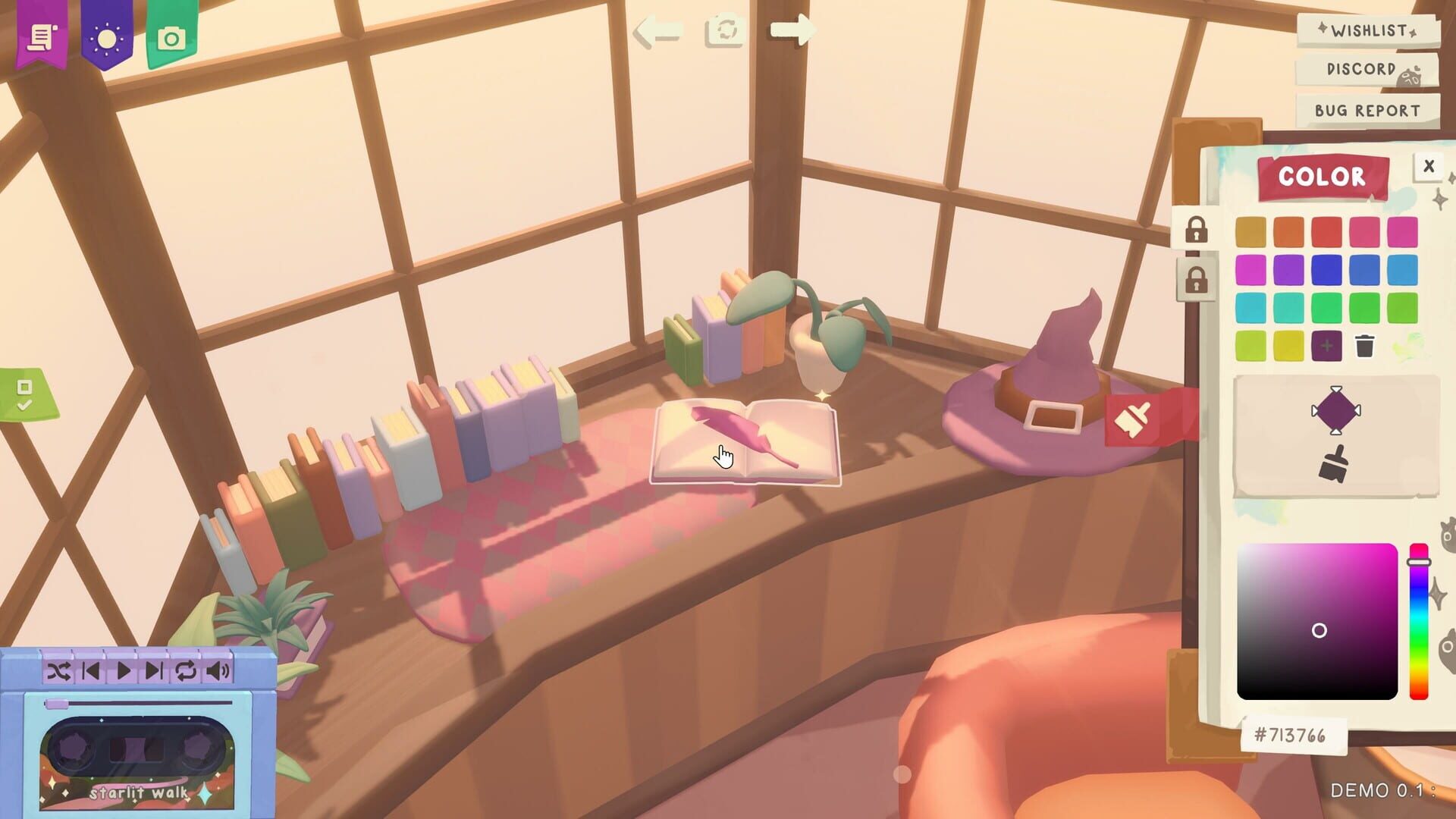Select the sun time-of-day bookmark
The height and width of the screenshot is (819, 1456).
pyautogui.click(x=106, y=38)
